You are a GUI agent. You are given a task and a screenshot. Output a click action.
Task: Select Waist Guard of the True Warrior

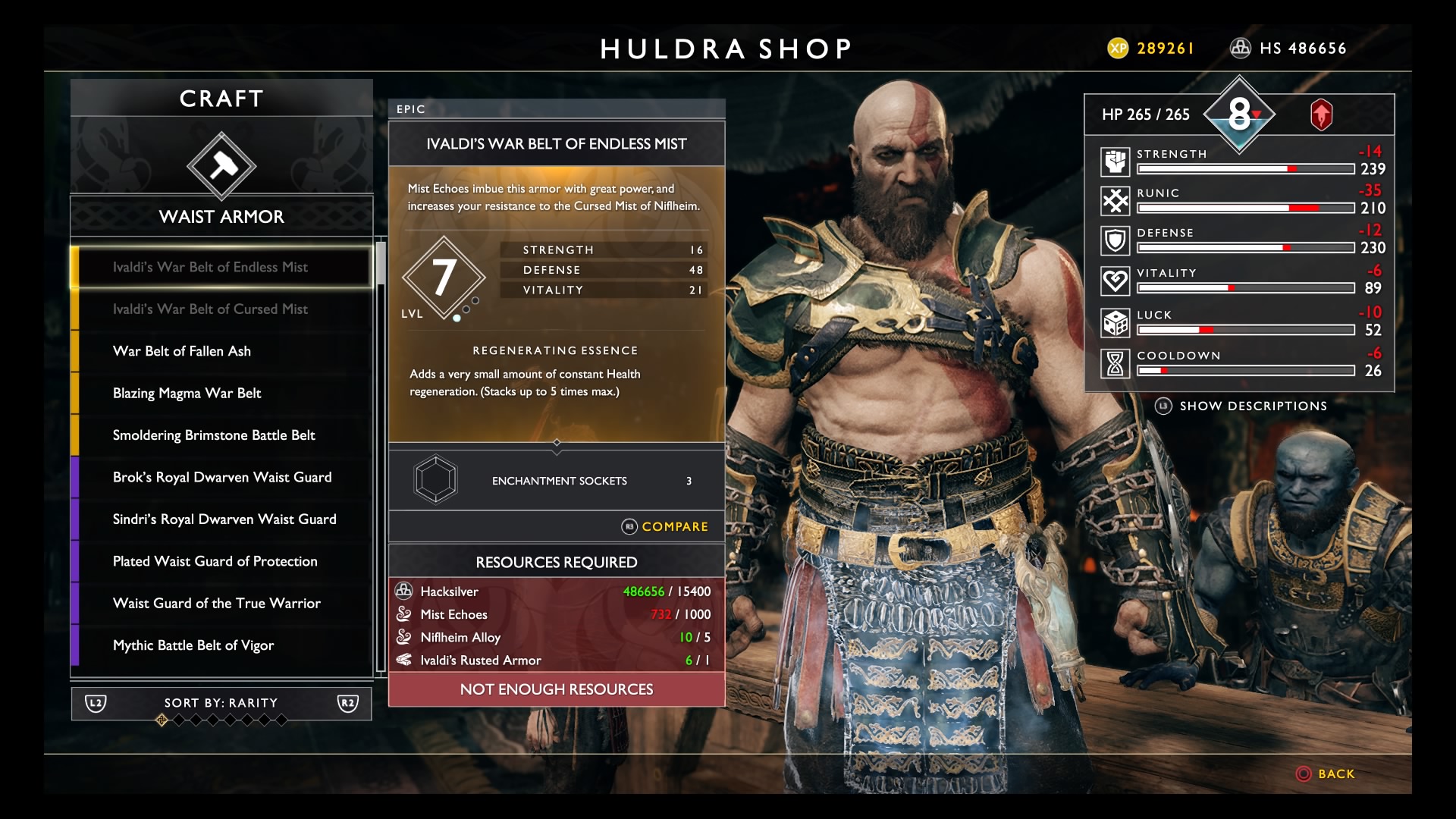click(x=221, y=604)
